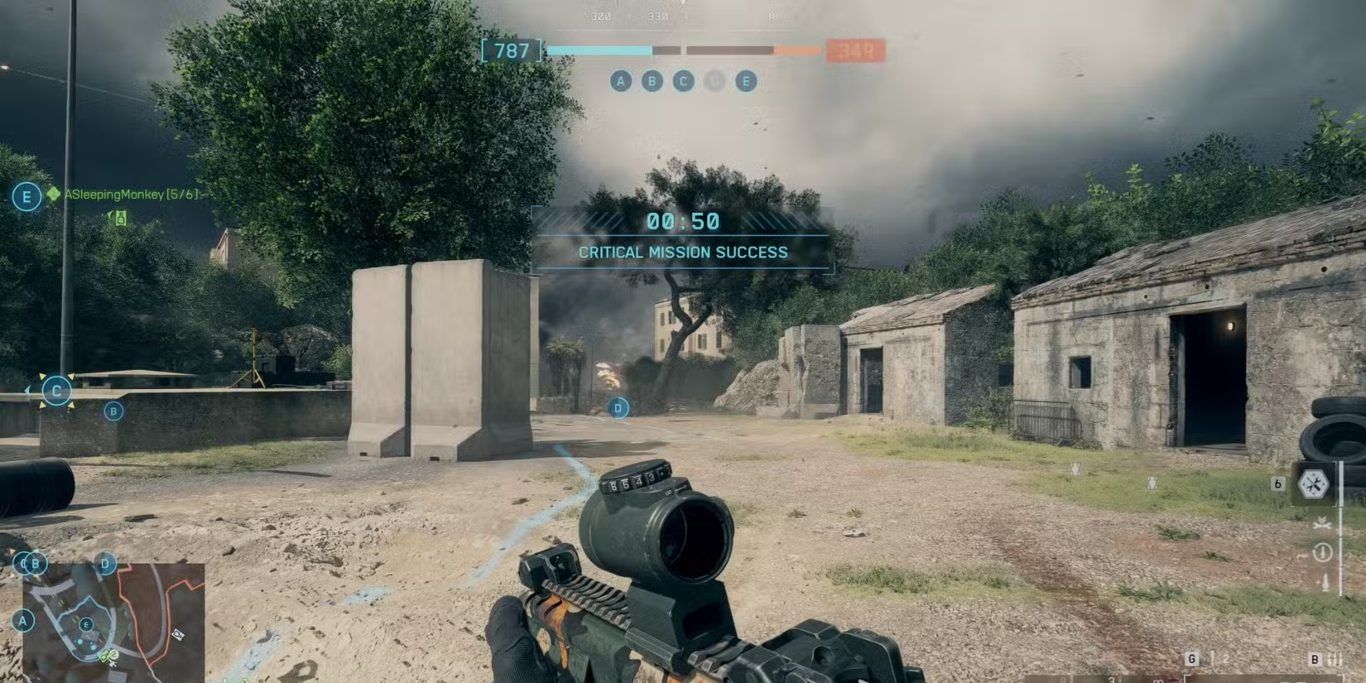Select objective B in the top capture row

pyautogui.click(x=652, y=81)
